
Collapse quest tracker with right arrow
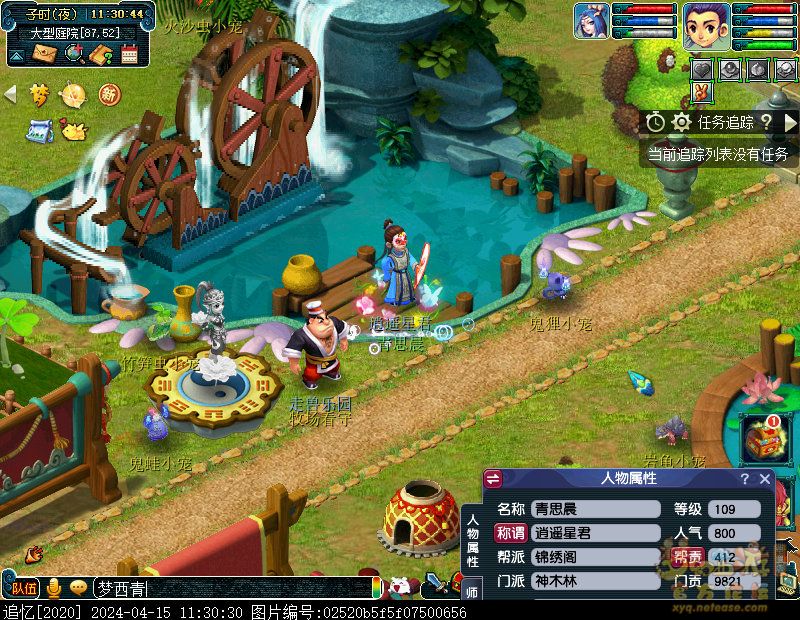(790, 122)
